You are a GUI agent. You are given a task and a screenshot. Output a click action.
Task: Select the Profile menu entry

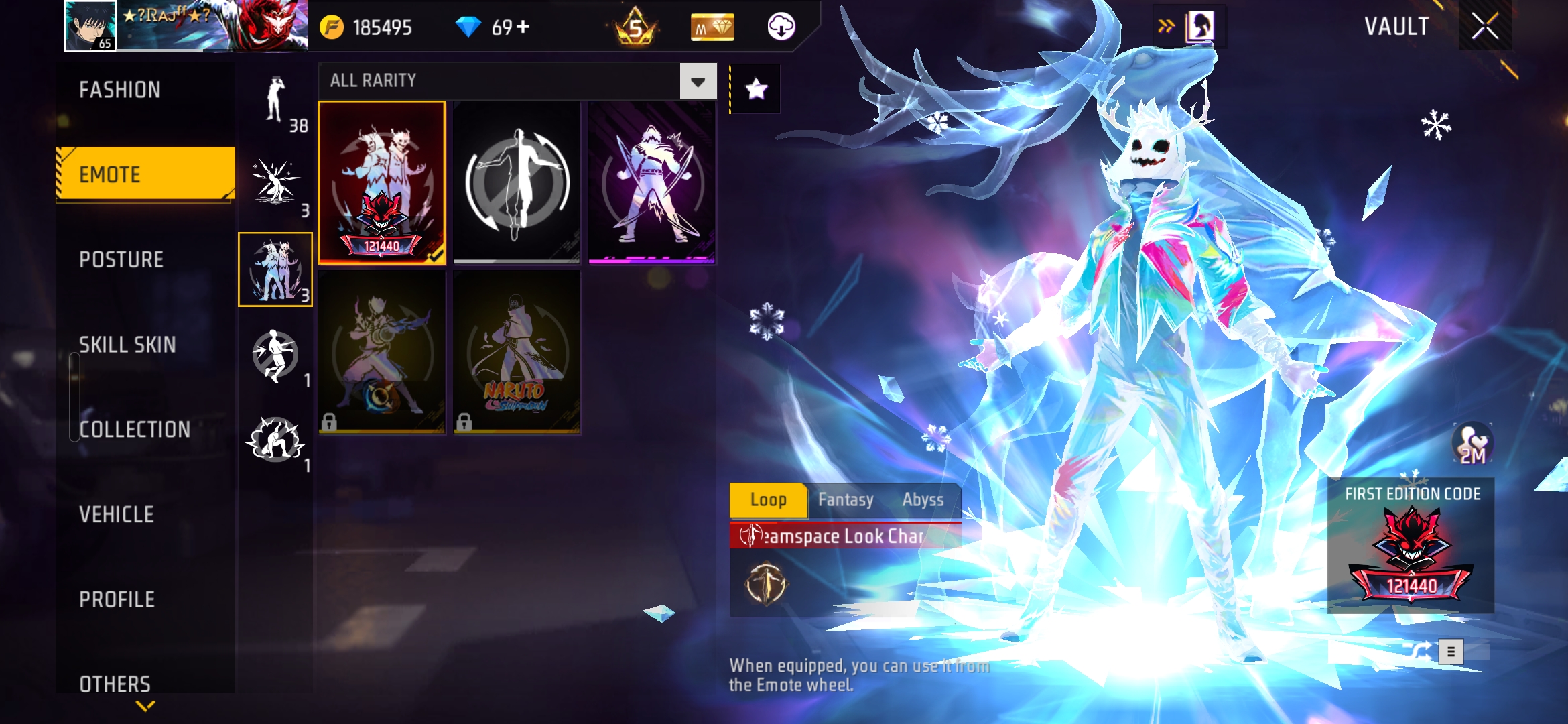[x=117, y=599]
